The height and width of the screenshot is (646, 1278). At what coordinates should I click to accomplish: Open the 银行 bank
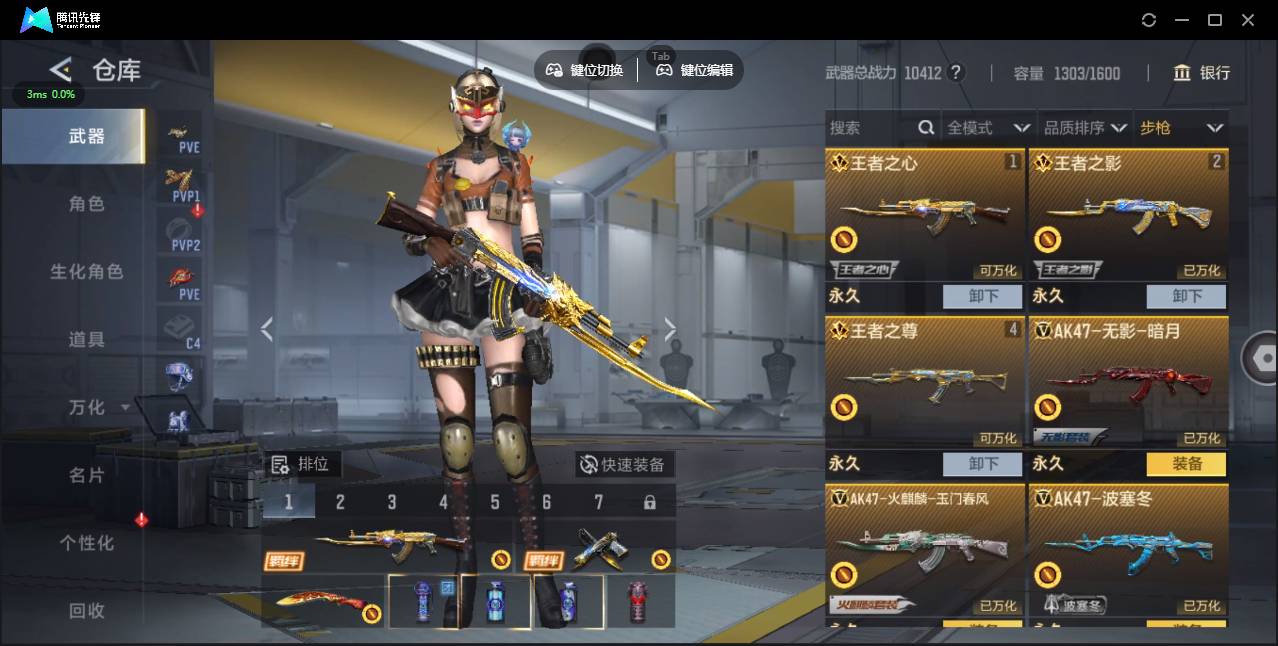(x=1201, y=73)
